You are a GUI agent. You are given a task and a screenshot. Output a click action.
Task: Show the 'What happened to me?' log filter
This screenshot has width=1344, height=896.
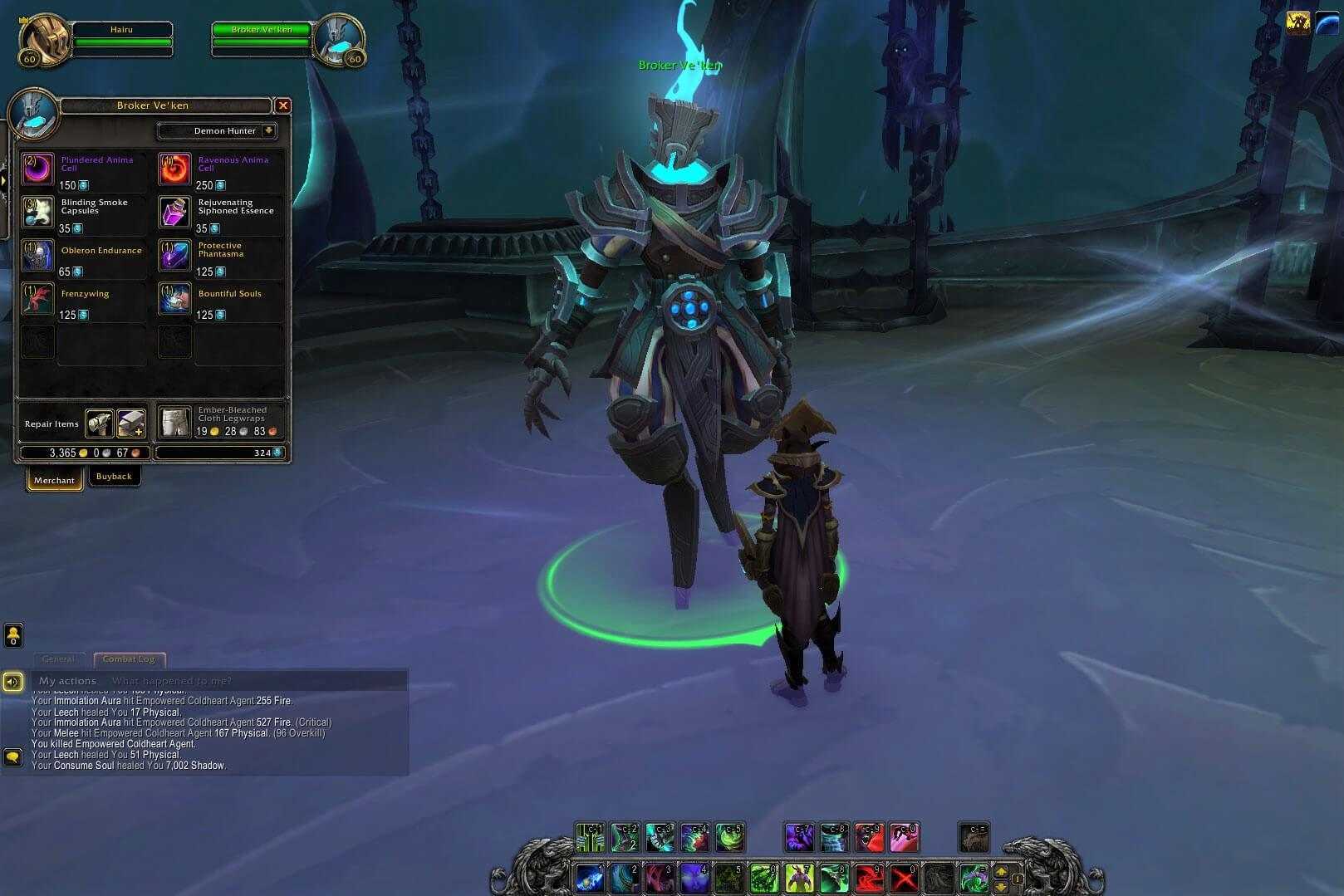point(172,681)
